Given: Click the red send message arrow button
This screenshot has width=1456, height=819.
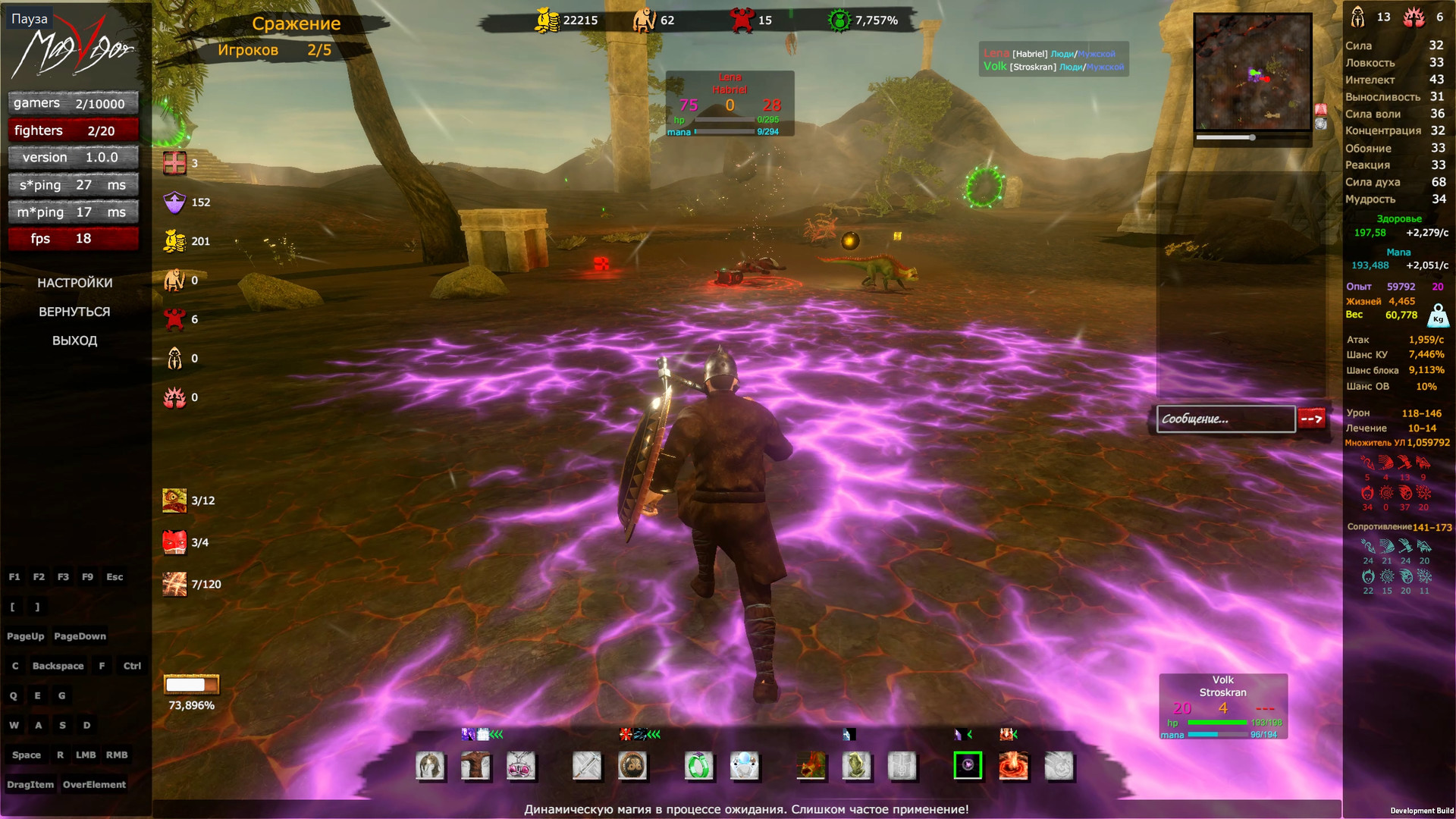Looking at the screenshot, I should pyautogui.click(x=1311, y=418).
